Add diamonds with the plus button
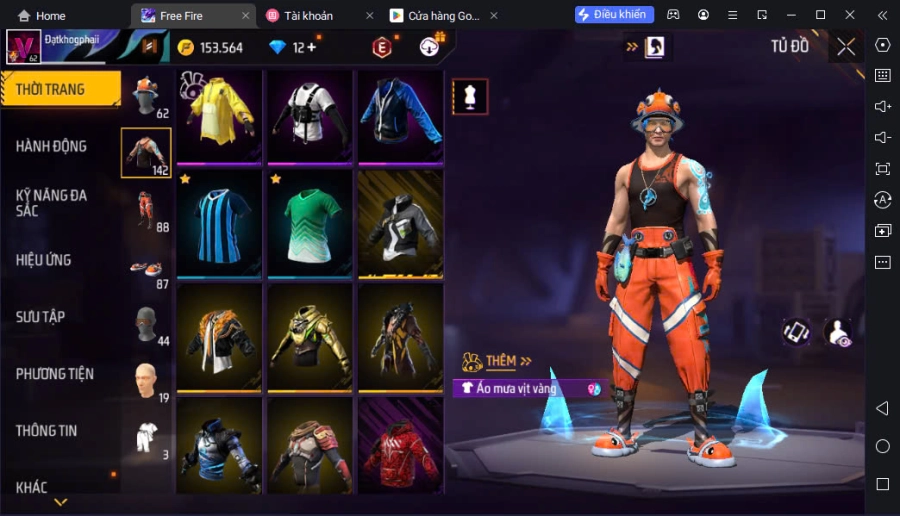 click(311, 47)
